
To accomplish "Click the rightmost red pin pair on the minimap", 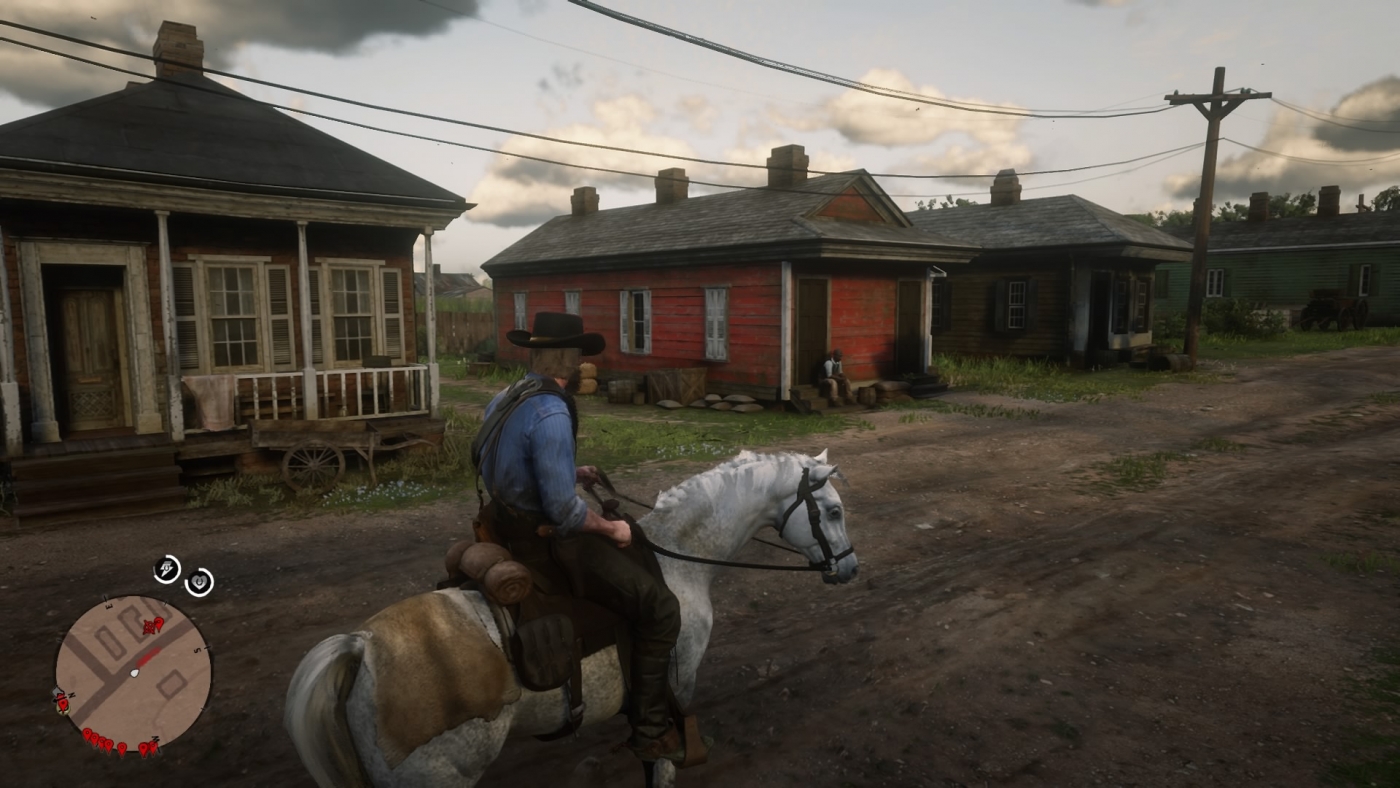I will pyautogui.click(x=150, y=748).
